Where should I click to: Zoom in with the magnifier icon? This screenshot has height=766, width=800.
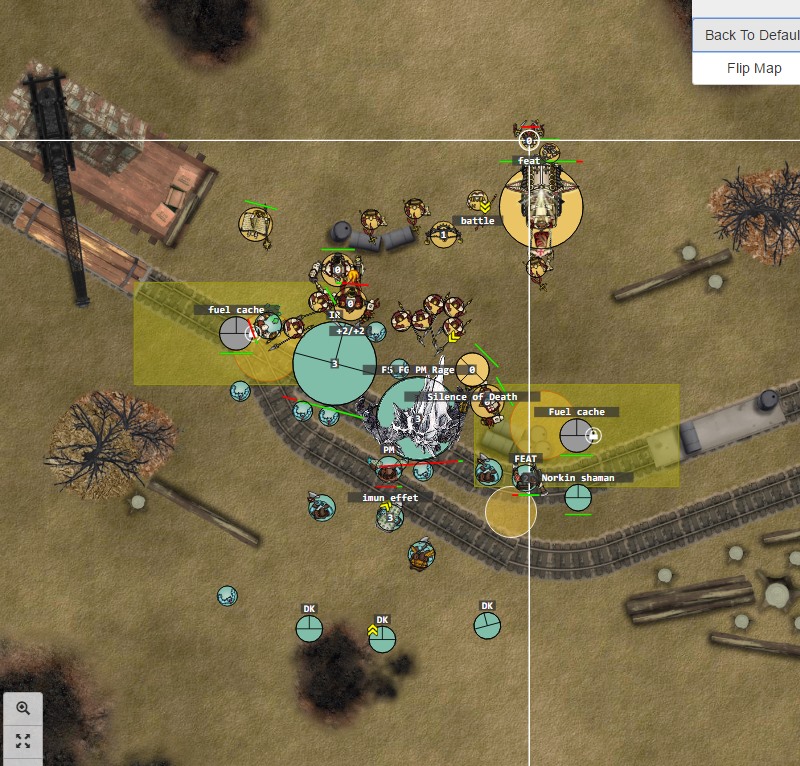(23, 708)
